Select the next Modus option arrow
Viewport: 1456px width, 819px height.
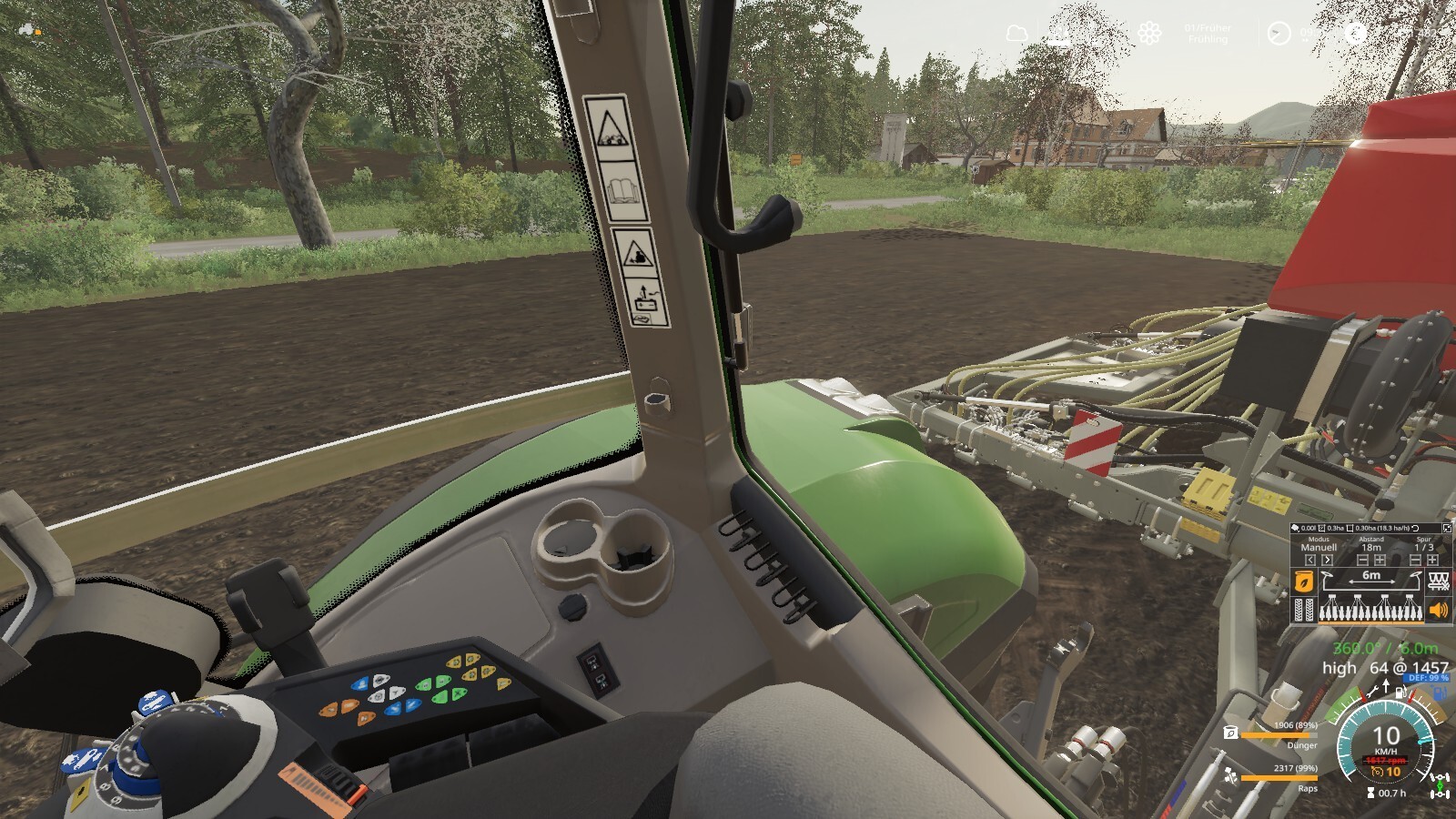pos(1327,561)
